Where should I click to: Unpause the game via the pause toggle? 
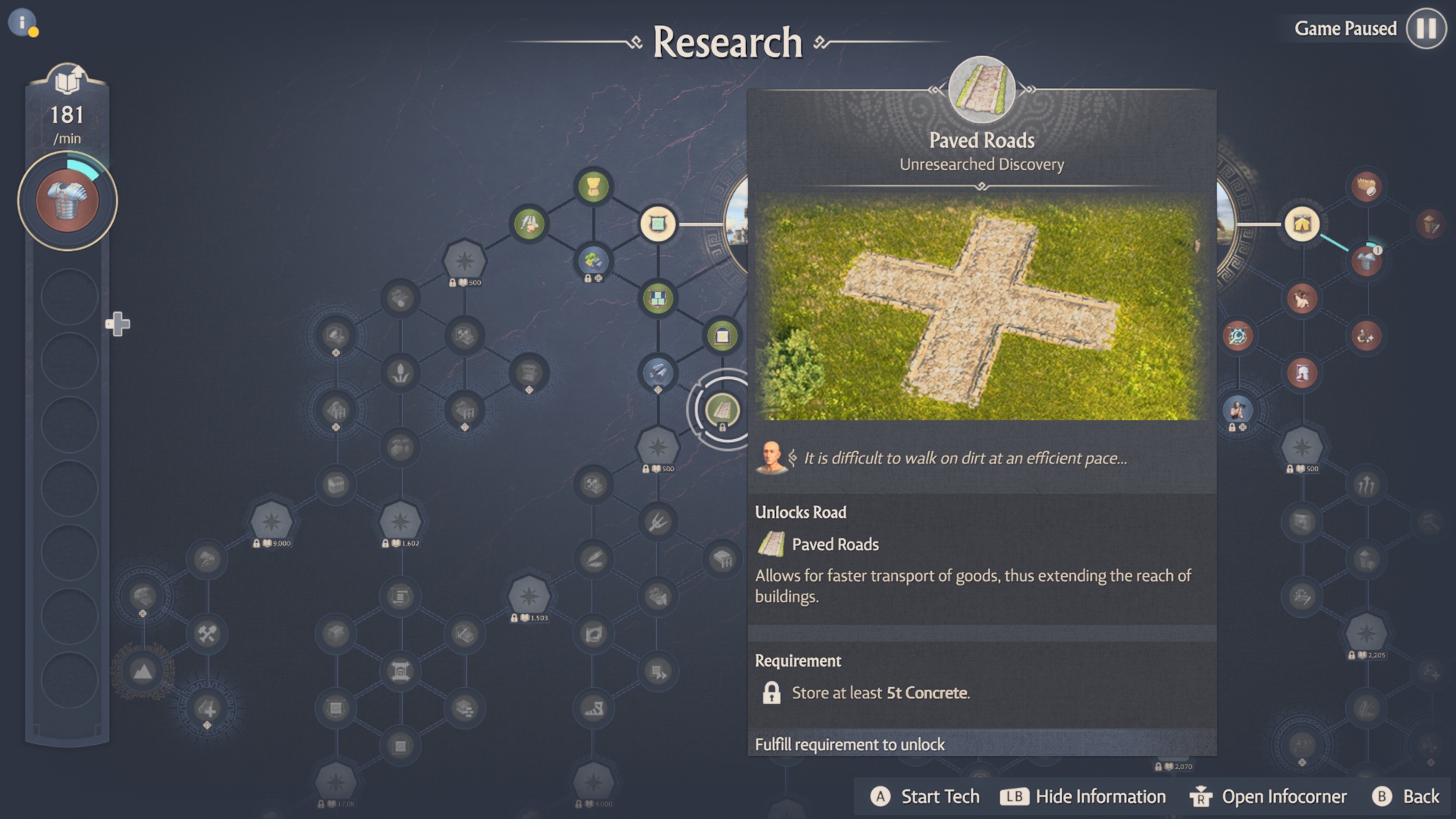point(1425,29)
